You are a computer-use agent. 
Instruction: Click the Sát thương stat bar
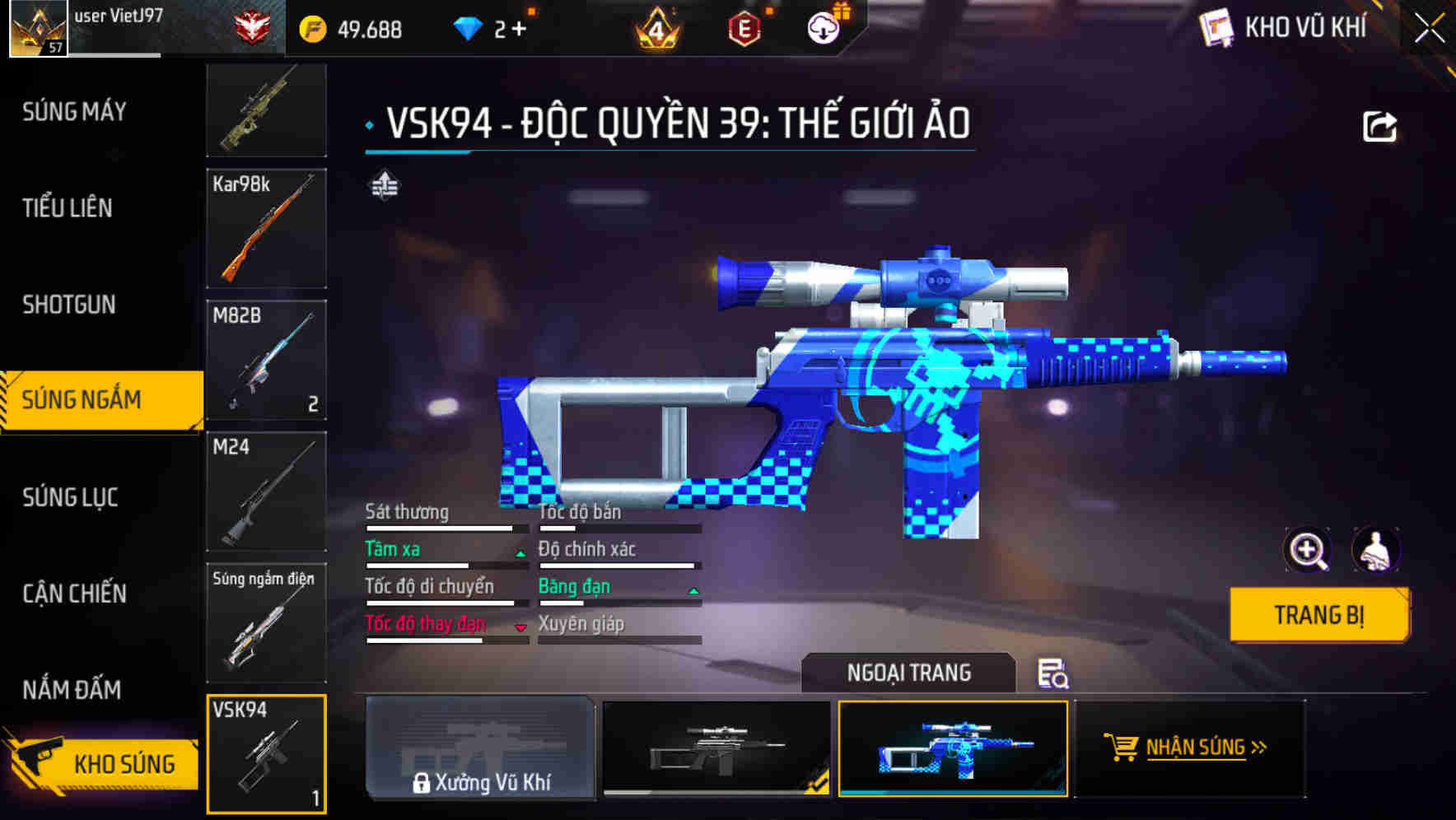pyautogui.click(x=445, y=527)
